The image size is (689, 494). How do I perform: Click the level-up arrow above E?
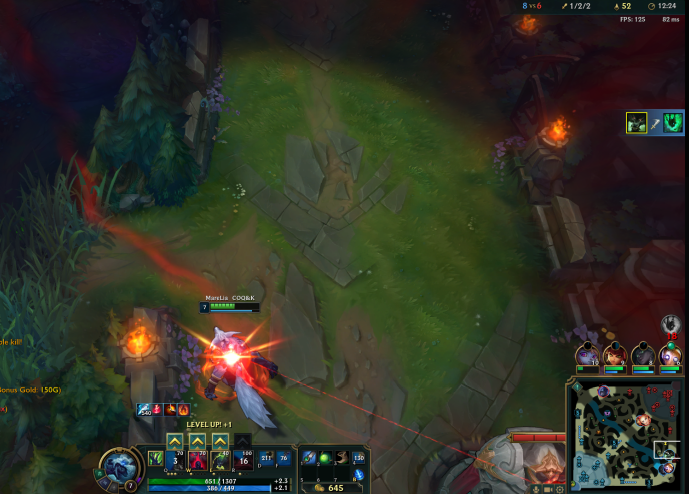[x=220, y=440]
